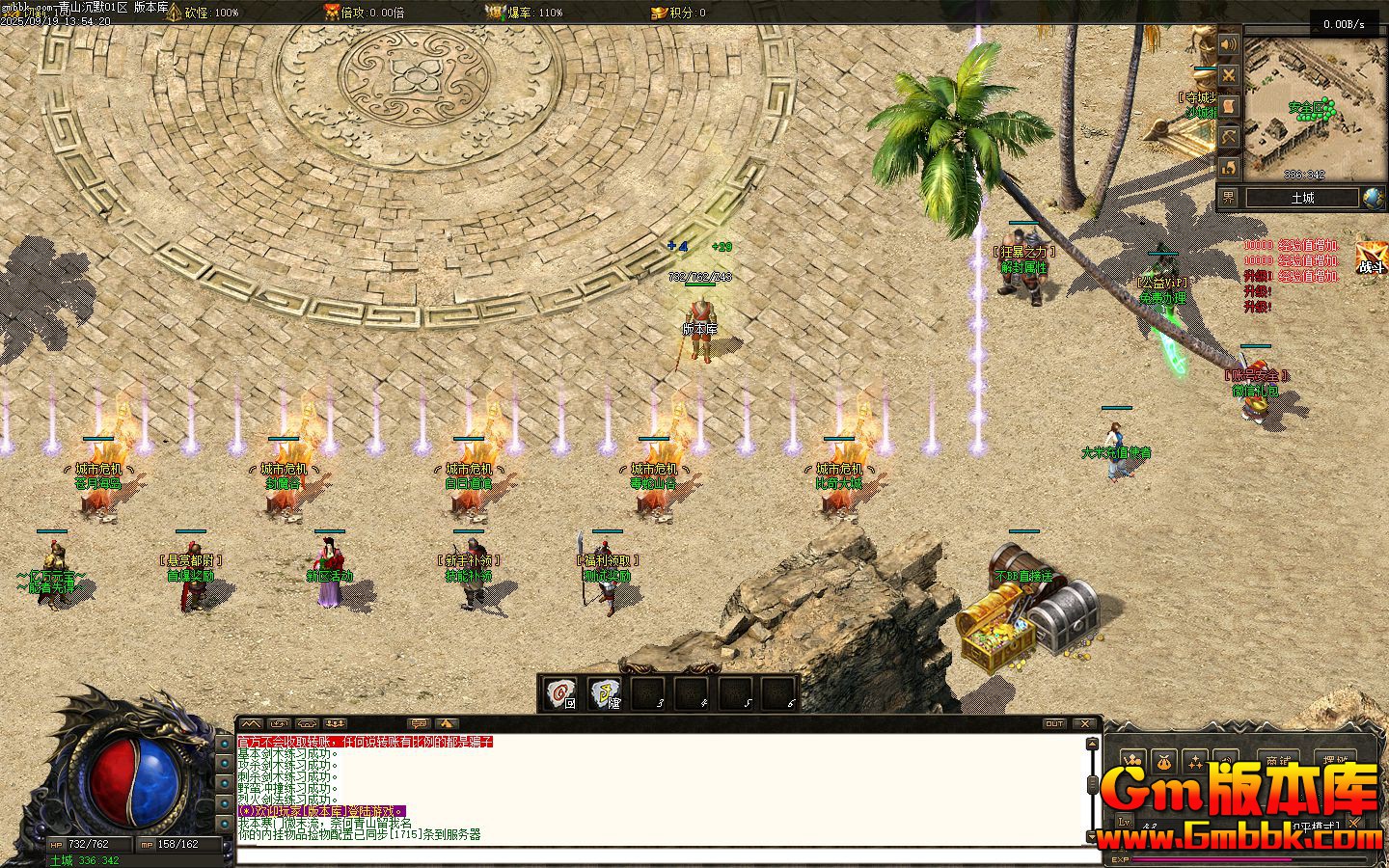
Task: Activate the 战斗 battle icon
Action: 1371,258
